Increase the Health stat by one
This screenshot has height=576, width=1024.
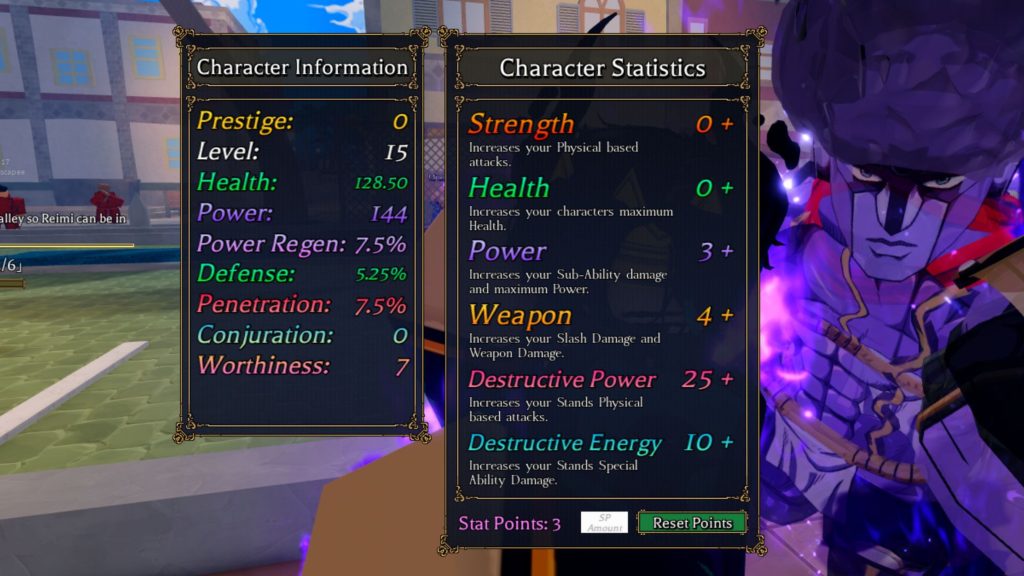pyautogui.click(x=727, y=188)
